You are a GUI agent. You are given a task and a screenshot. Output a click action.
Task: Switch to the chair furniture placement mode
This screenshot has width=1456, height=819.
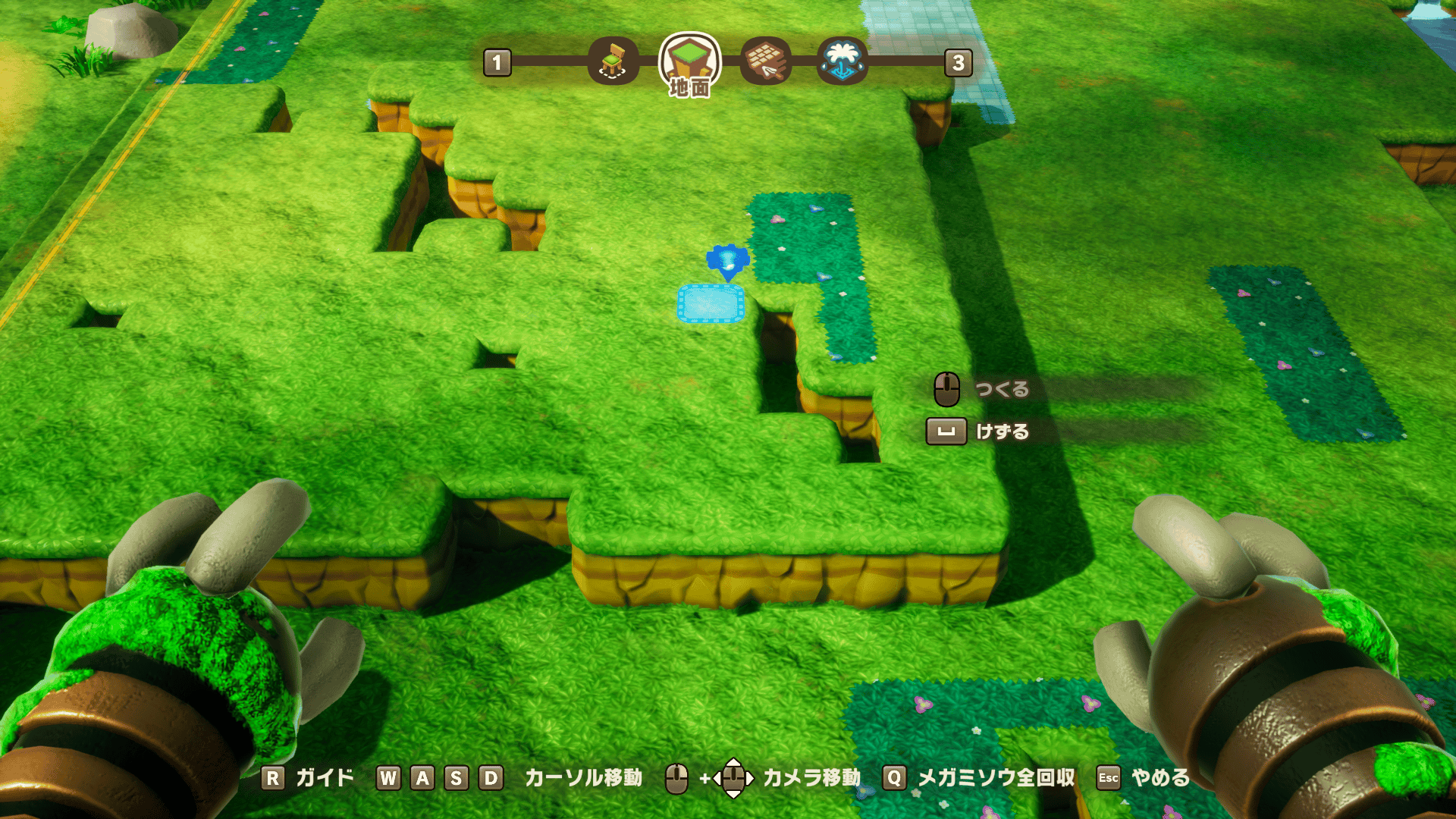(613, 61)
